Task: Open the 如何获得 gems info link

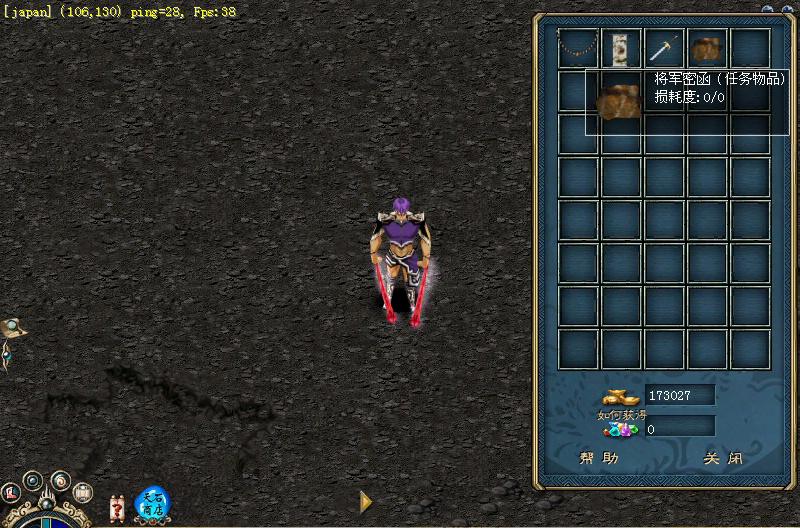Action: tap(622, 415)
